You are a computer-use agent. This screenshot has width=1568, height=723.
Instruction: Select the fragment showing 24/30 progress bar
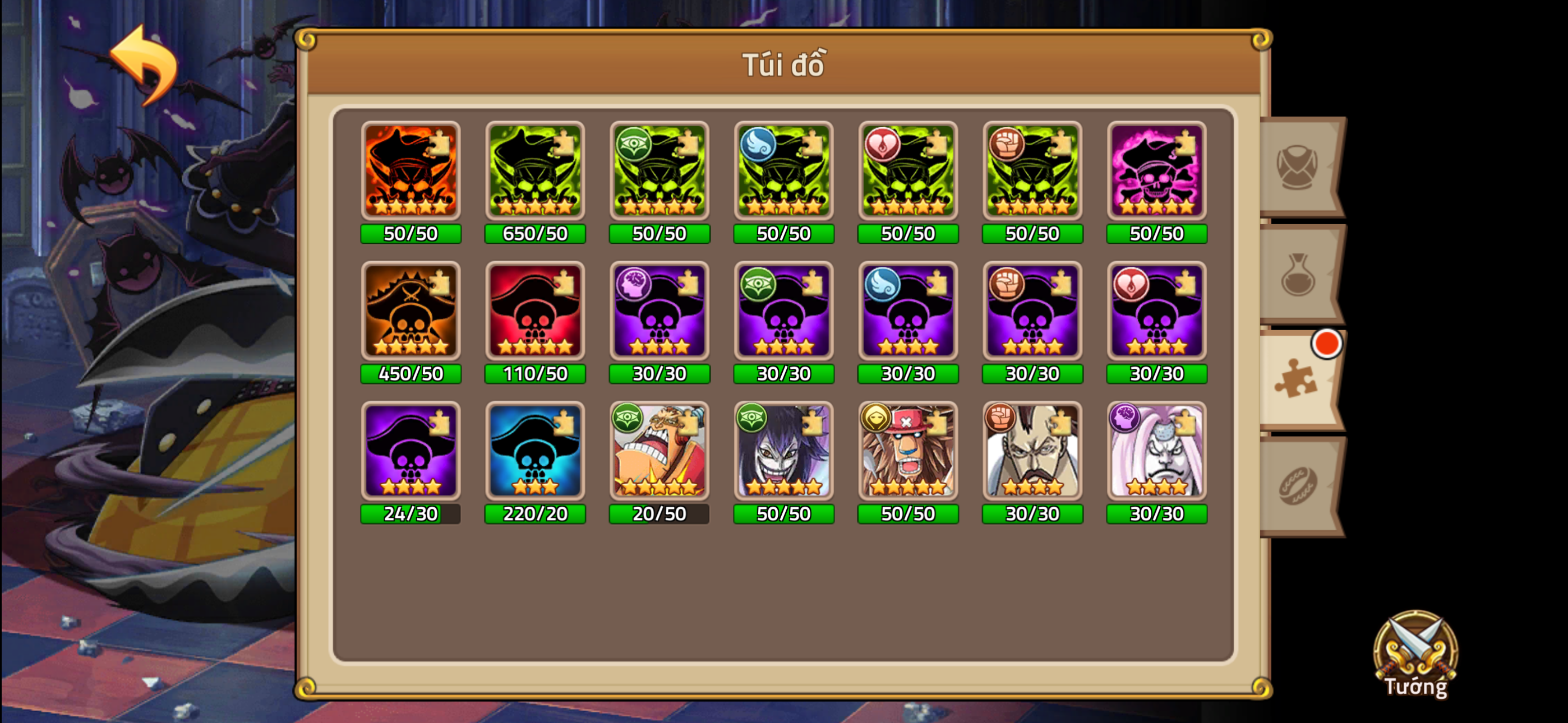tap(411, 452)
